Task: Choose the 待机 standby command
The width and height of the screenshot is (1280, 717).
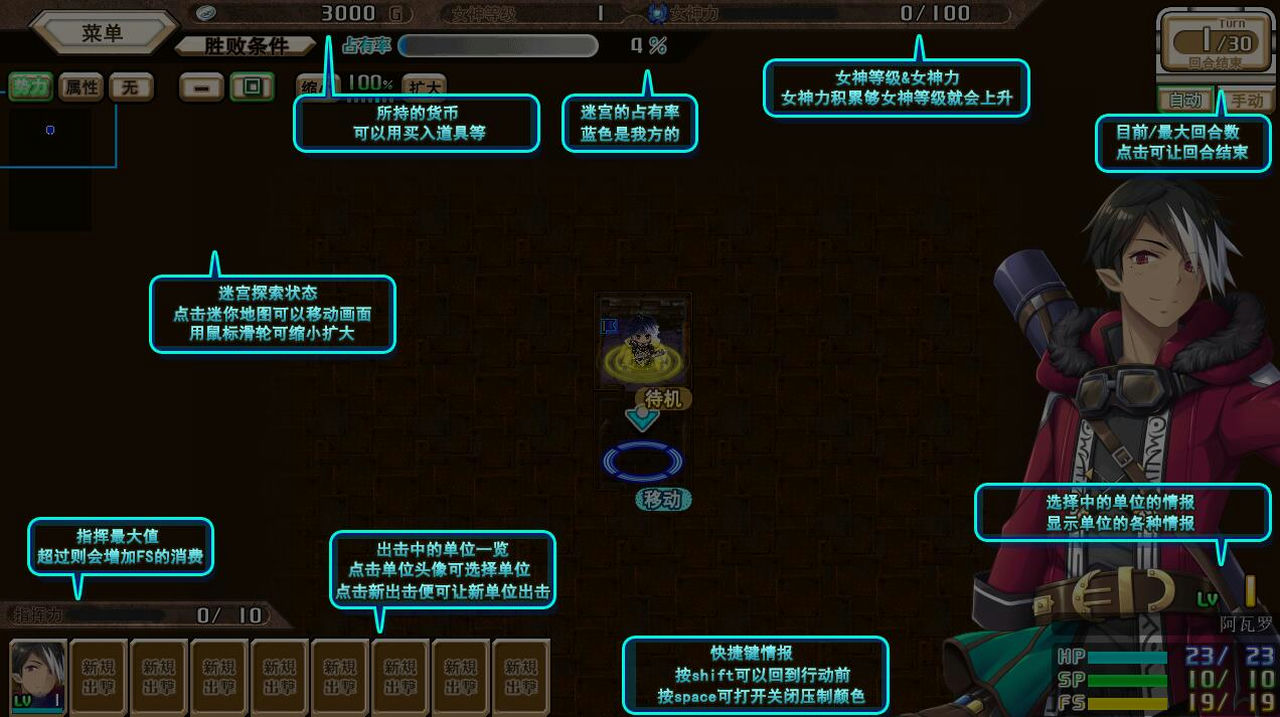Action: (x=663, y=399)
